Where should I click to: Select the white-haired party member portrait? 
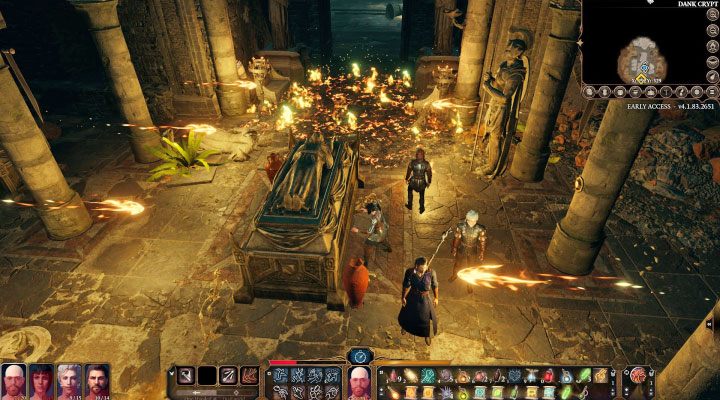click(70, 378)
